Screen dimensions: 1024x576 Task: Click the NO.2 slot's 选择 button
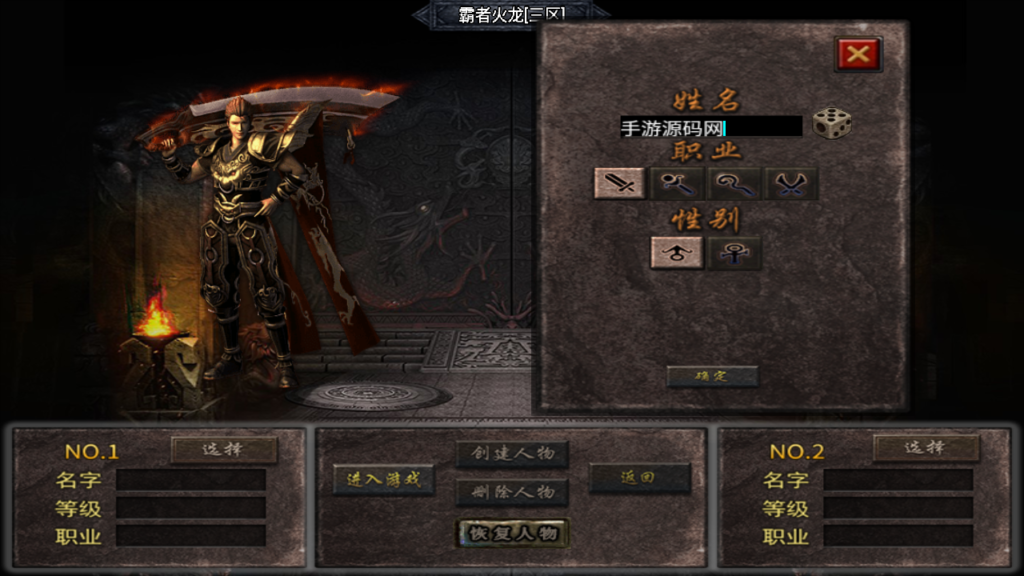(926, 448)
